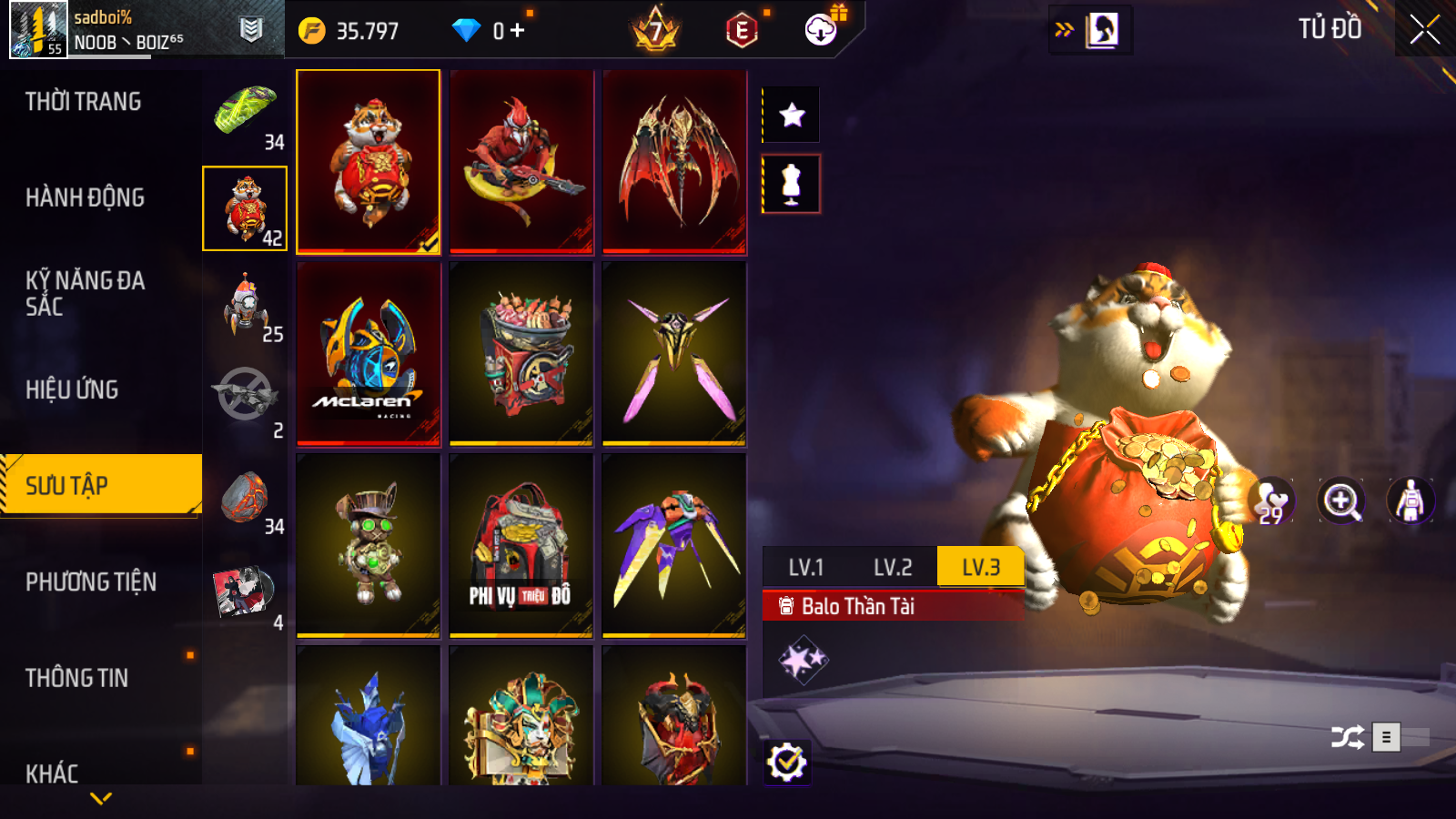This screenshot has height=819, width=1456.
Task: Open the gold rank 7 badge
Action: pyautogui.click(x=655, y=31)
